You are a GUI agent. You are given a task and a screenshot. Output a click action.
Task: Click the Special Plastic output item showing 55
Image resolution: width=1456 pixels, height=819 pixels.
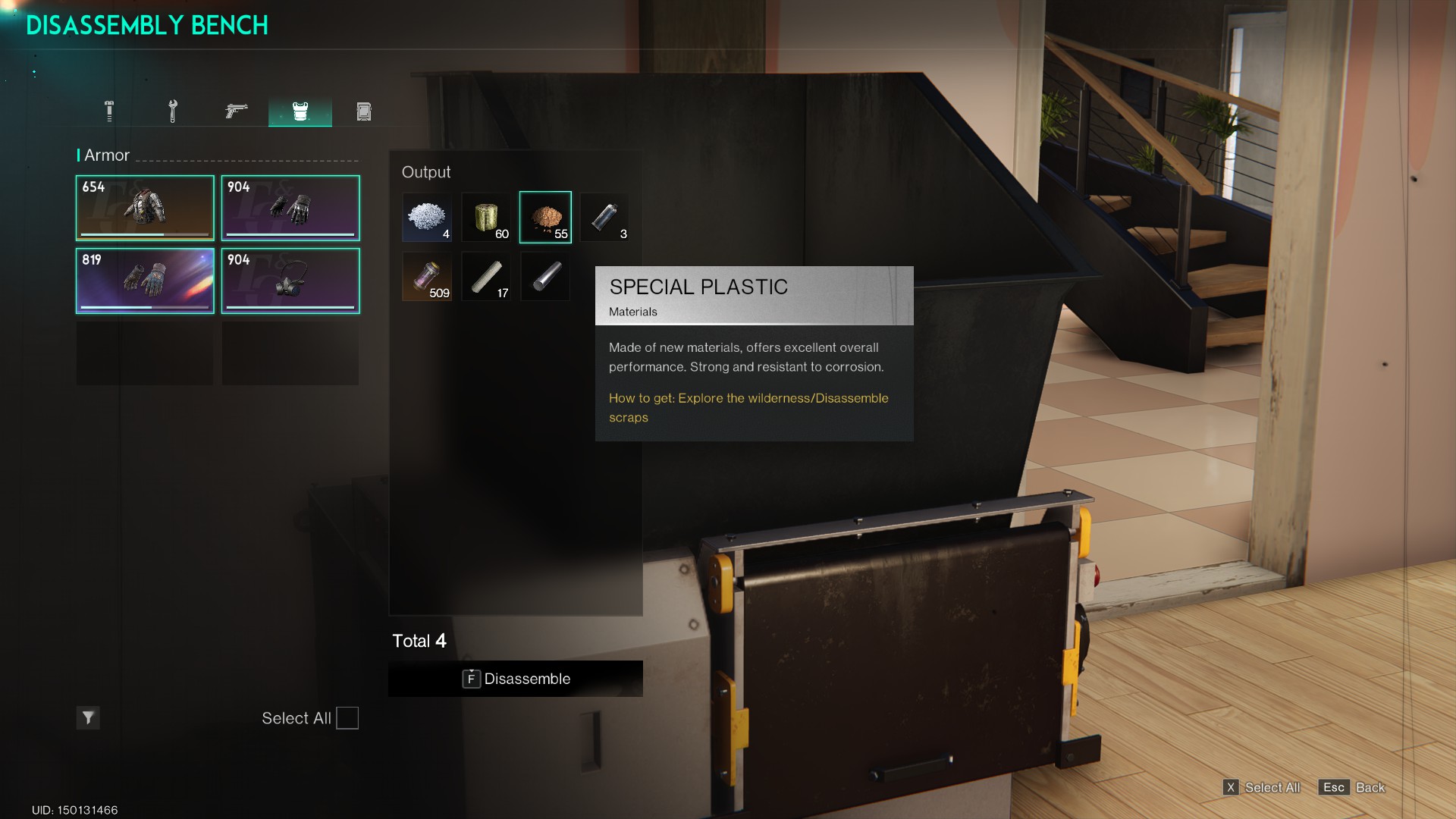click(545, 218)
